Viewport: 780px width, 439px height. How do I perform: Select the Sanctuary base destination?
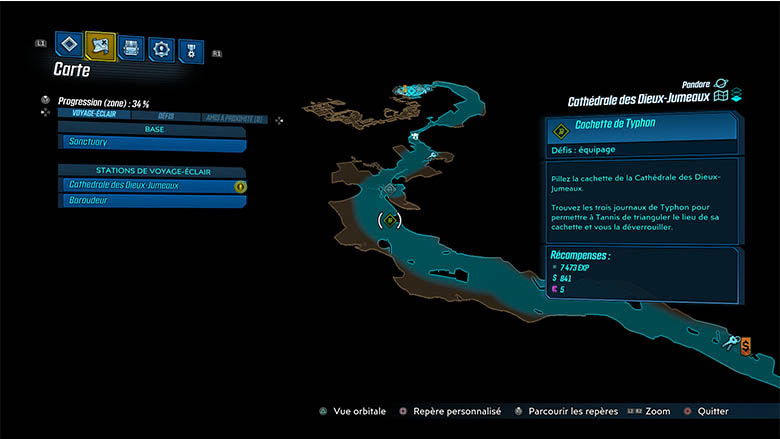click(x=152, y=144)
